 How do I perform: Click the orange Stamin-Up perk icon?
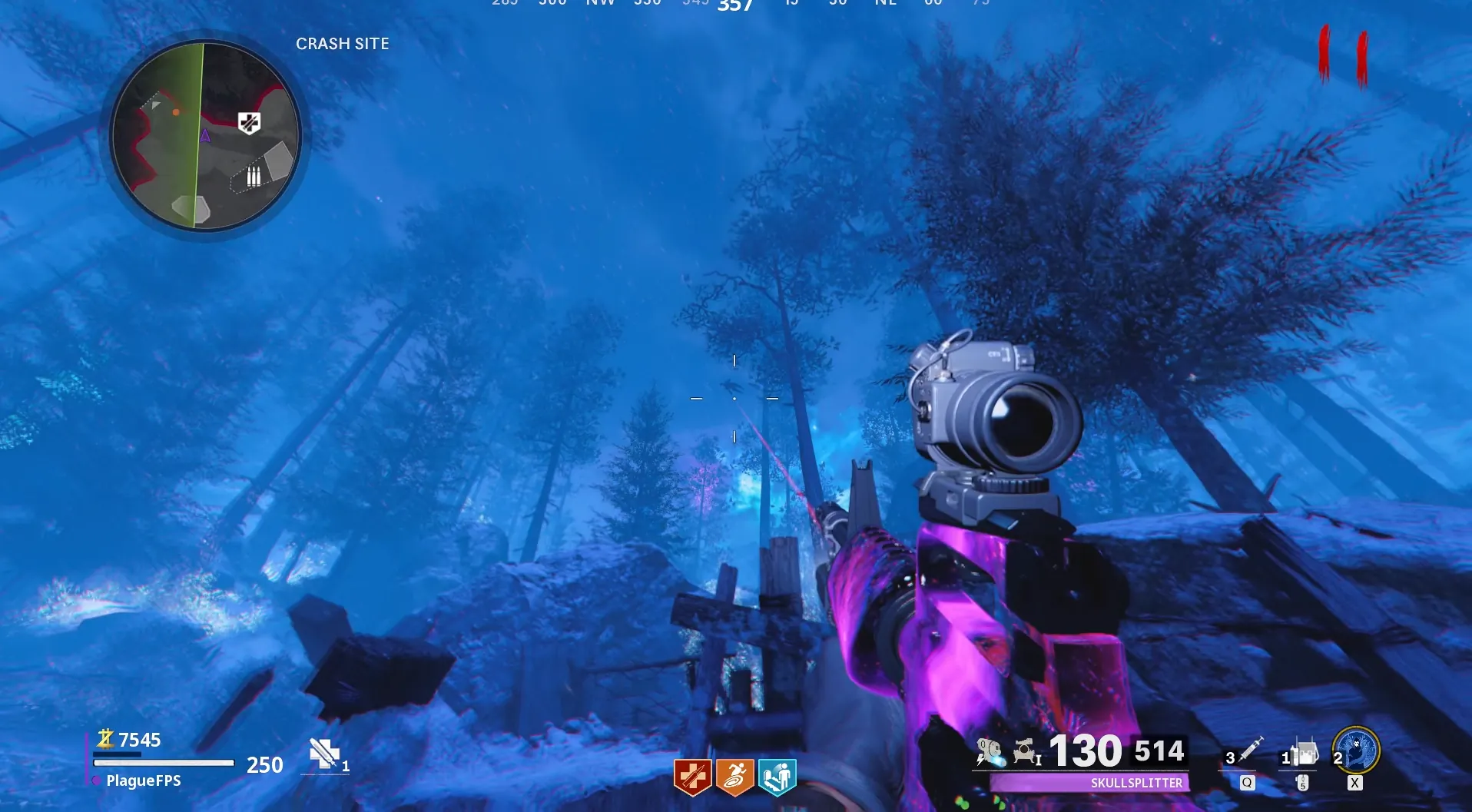click(734, 777)
